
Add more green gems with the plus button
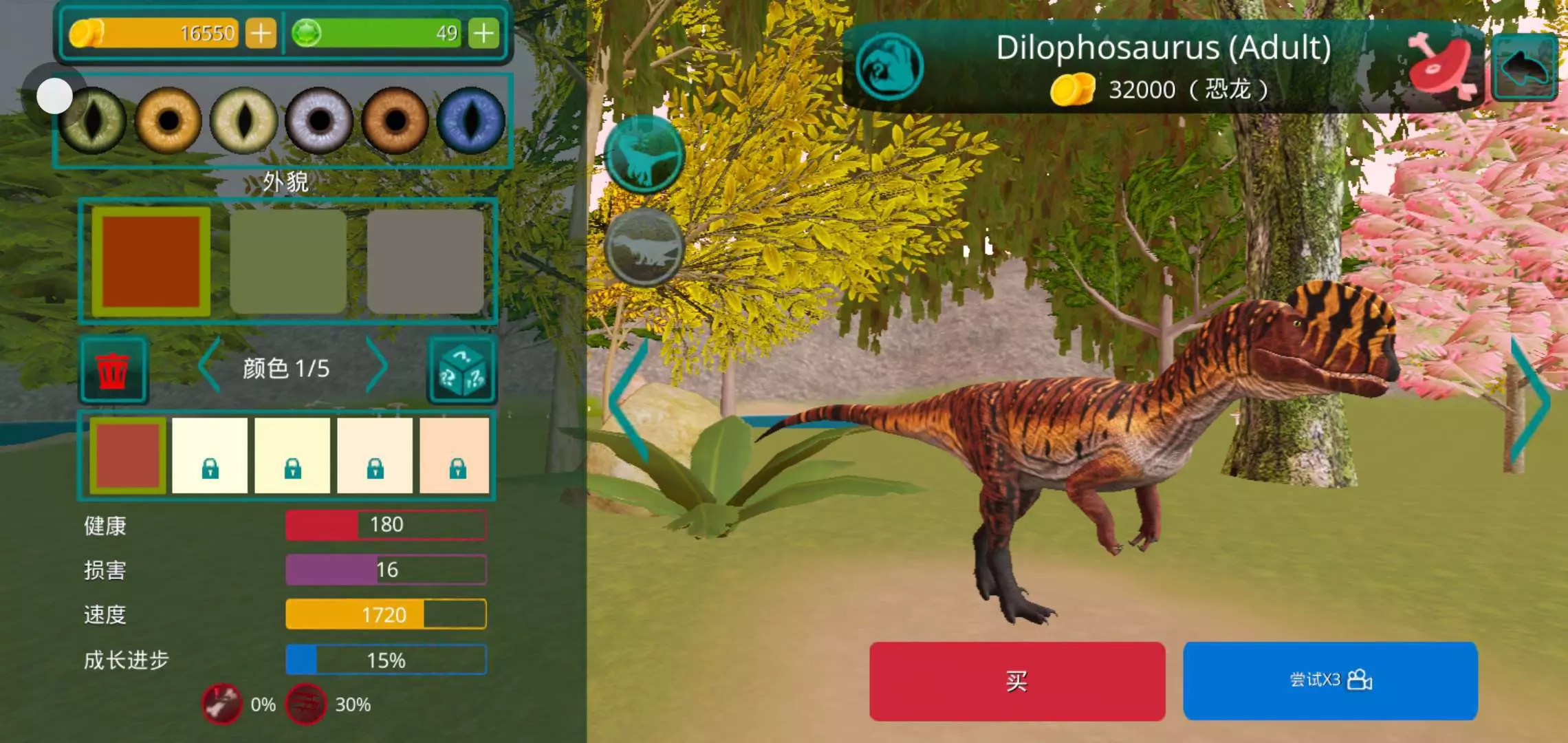click(x=483, y=33)
